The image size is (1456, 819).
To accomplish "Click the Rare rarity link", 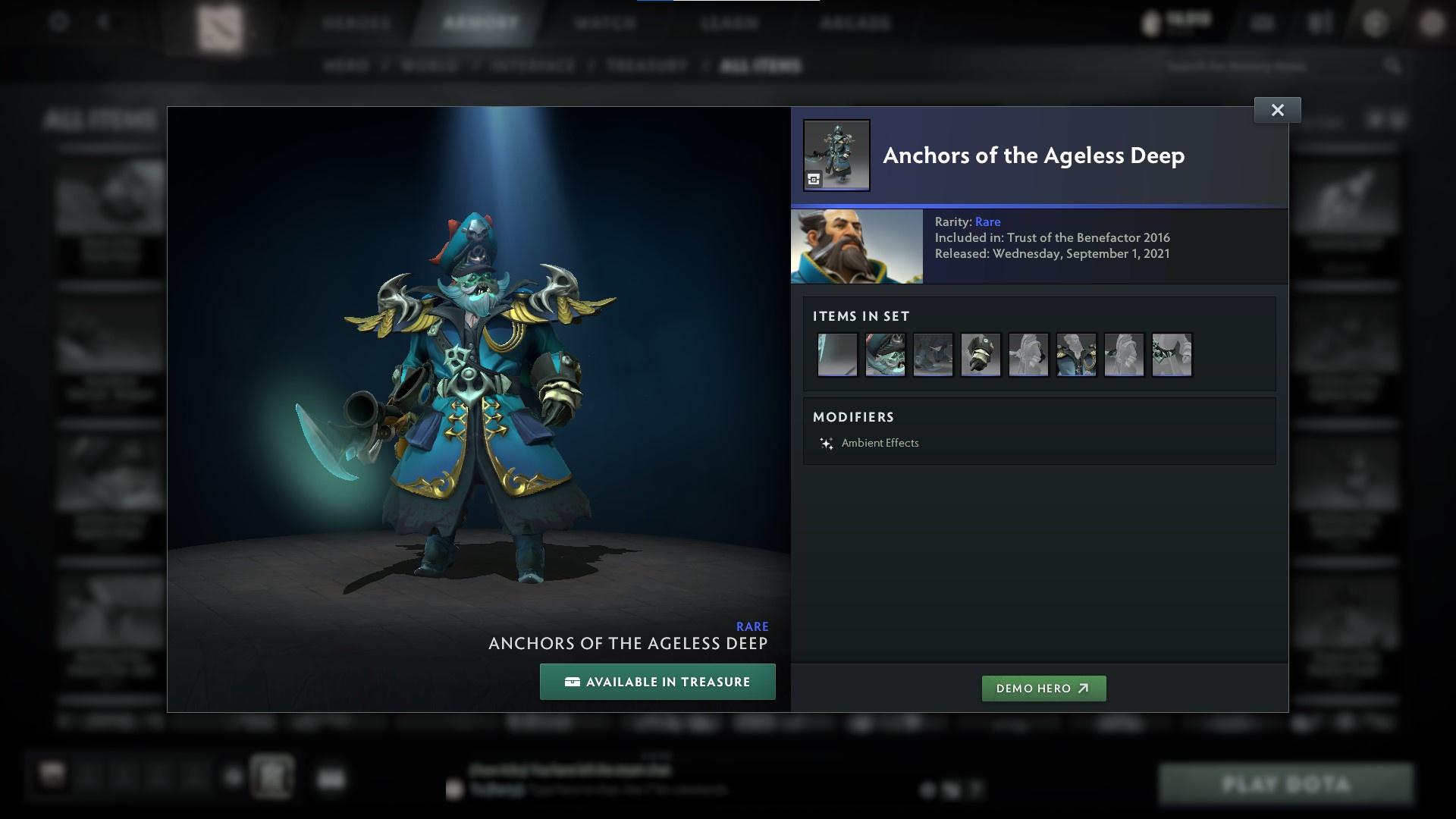I will pos(988,221).
